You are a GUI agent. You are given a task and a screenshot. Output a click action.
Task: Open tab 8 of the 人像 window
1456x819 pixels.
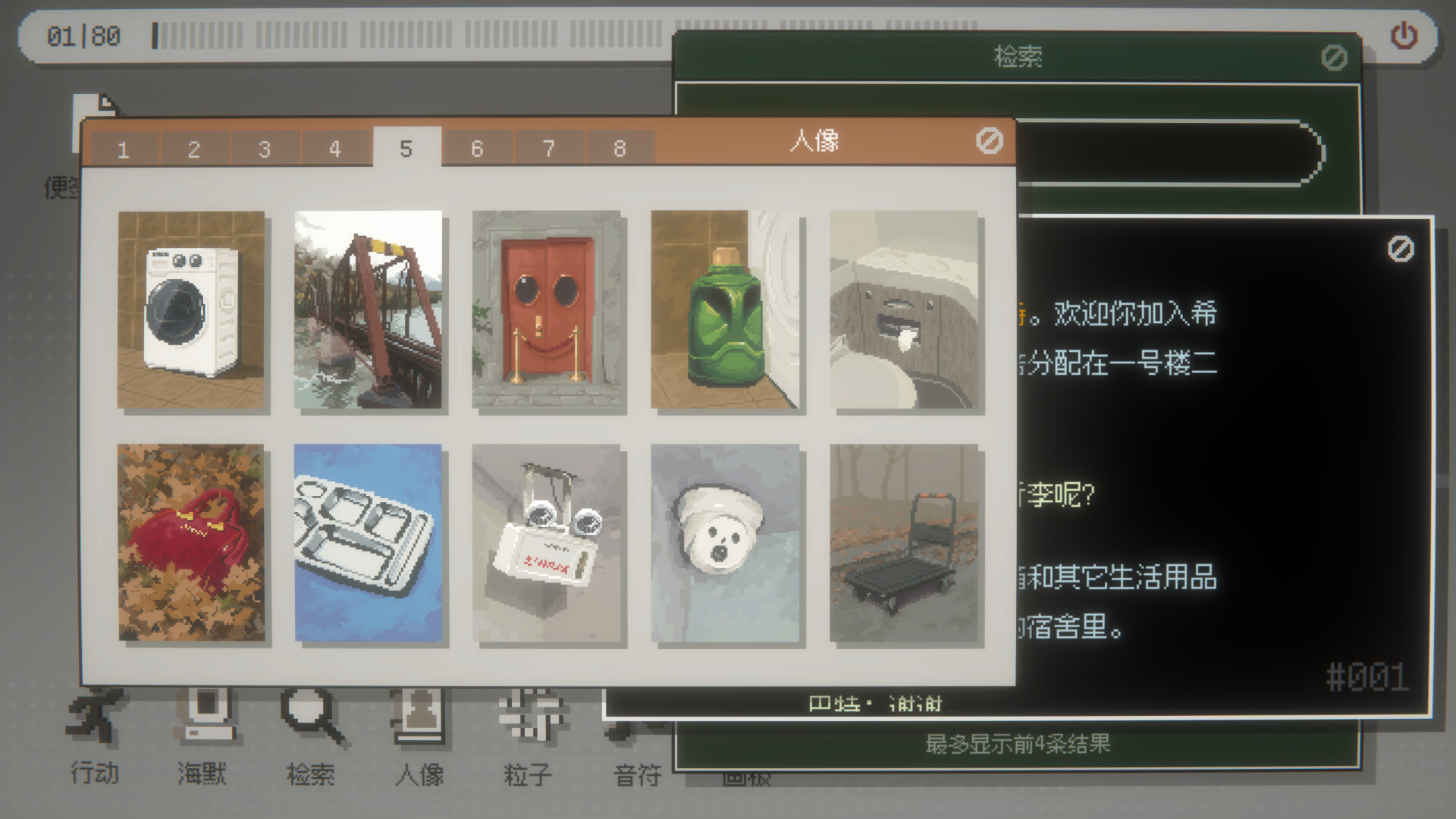point(618,149)
